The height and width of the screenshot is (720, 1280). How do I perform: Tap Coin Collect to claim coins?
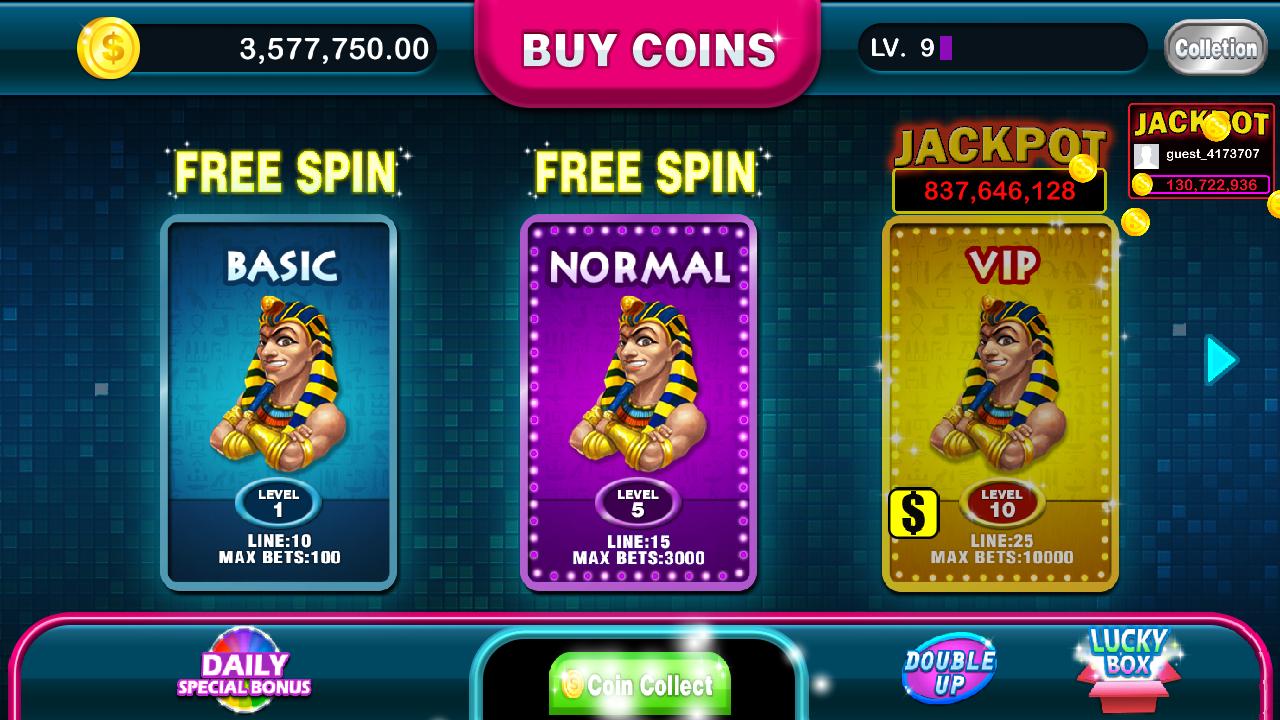tap(640, 685)
